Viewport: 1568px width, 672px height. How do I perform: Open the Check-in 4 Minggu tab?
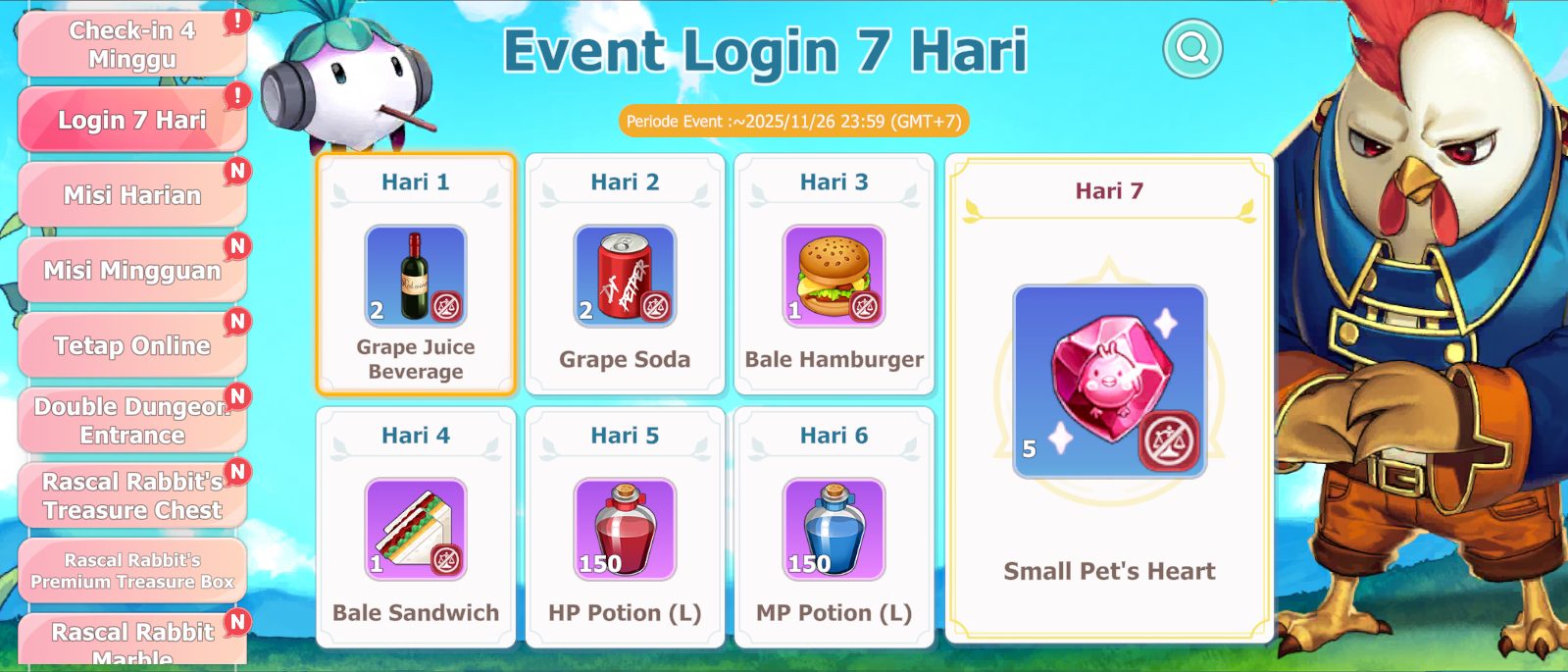pyautogui.click(x=131, y=44)
